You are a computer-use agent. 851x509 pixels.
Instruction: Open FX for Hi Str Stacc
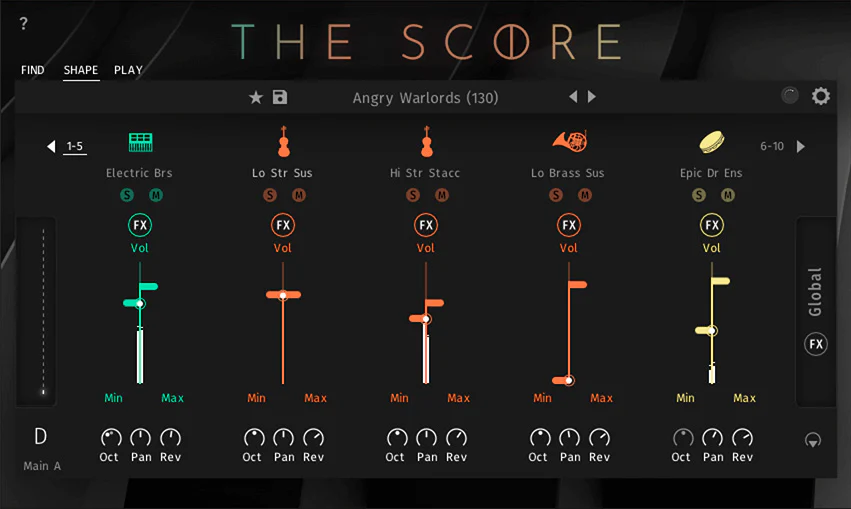(426, 225)
